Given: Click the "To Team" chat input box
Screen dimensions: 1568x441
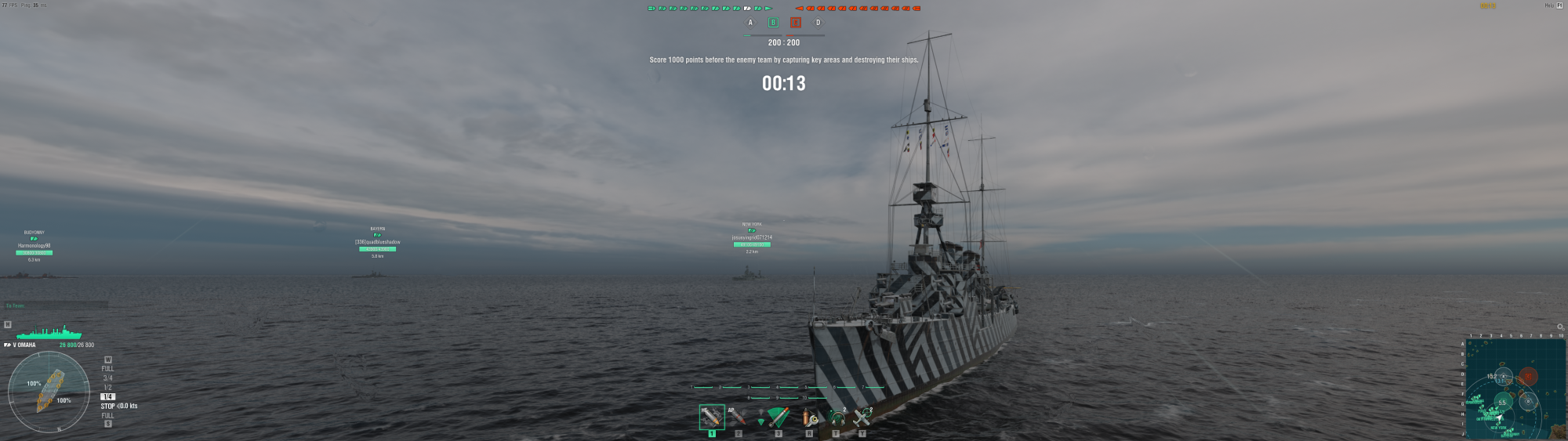Looking at the screenshot, I should 55,305.
